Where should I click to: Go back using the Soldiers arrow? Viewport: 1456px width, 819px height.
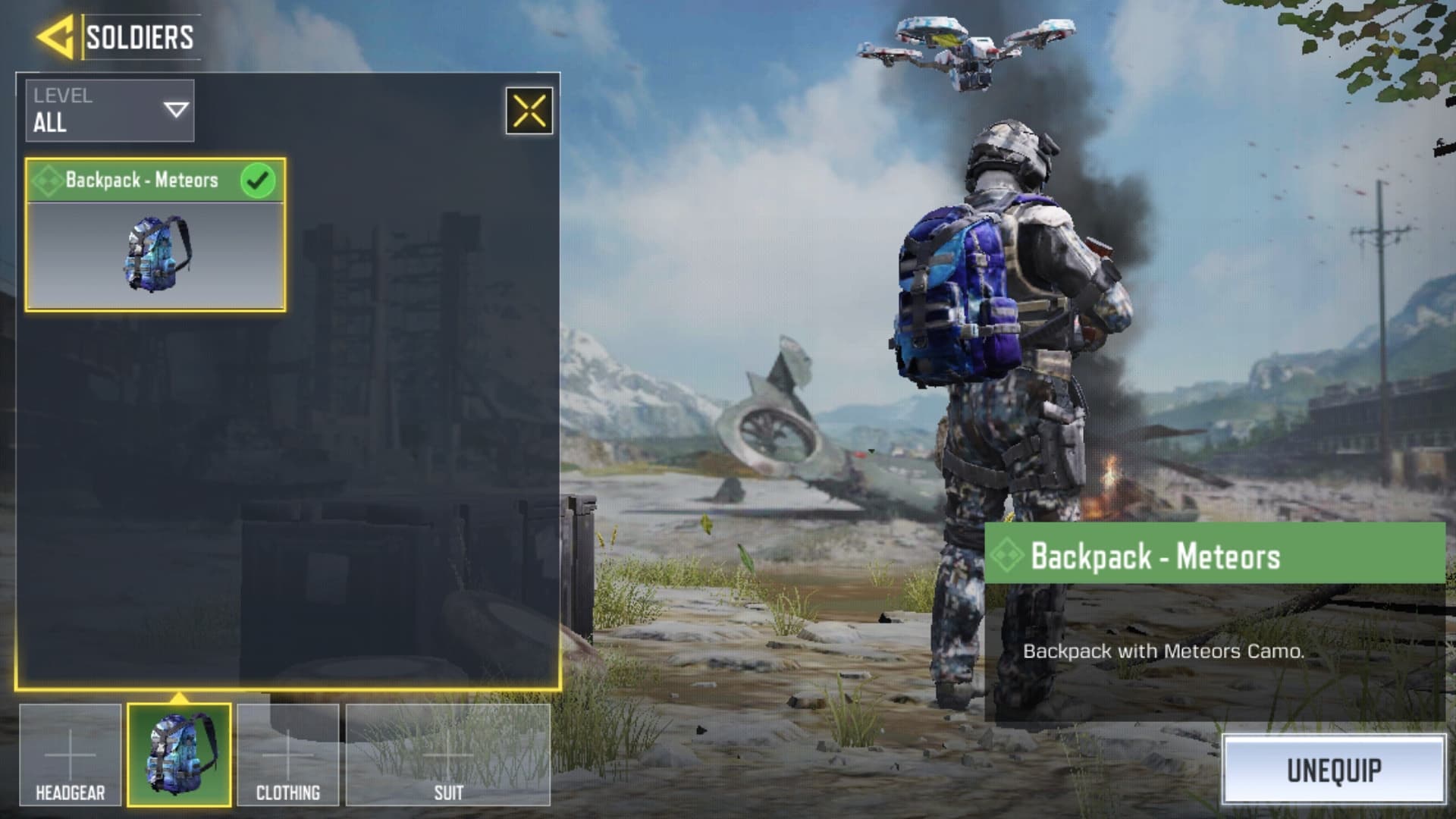click(x=55, y=37)
